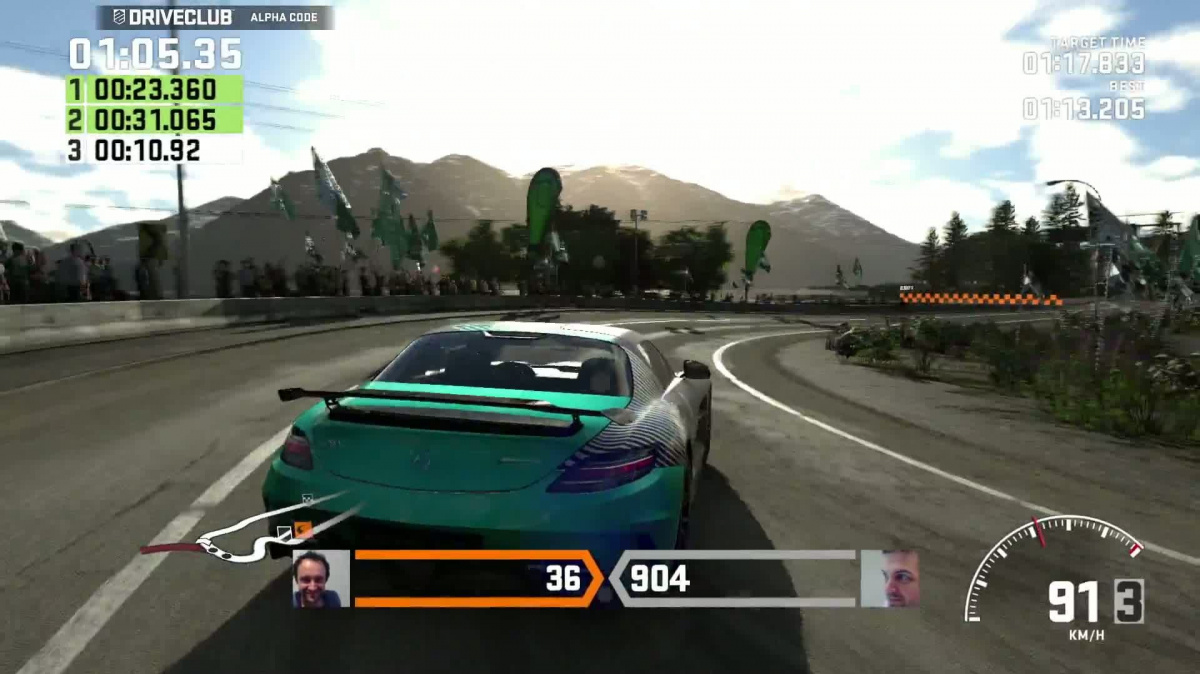Click the DRIVECLUB logo badge
Image resolution: width=1200 pixels, height=674 pixels.
pos(172,17)
